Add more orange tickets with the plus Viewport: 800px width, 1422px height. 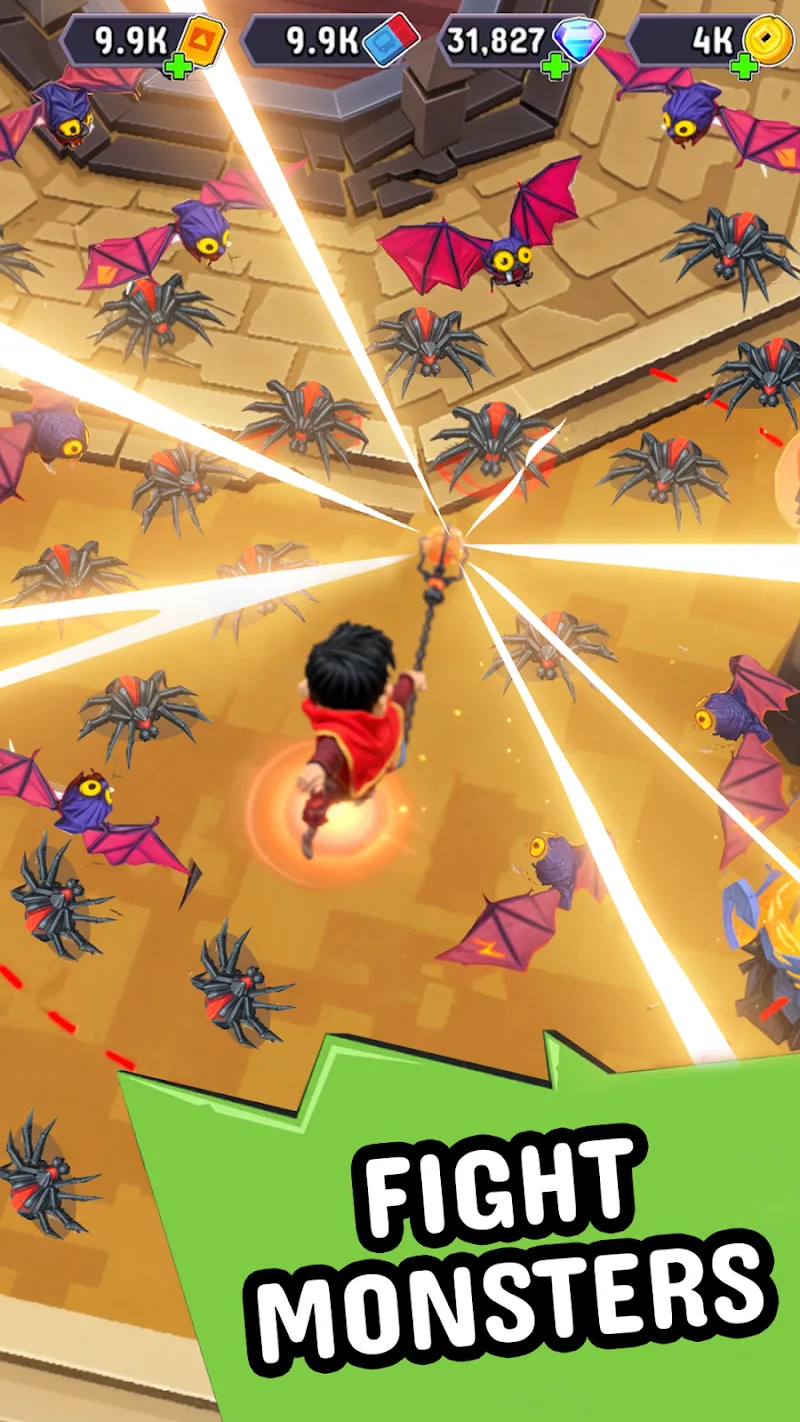[x=176, y=67]
